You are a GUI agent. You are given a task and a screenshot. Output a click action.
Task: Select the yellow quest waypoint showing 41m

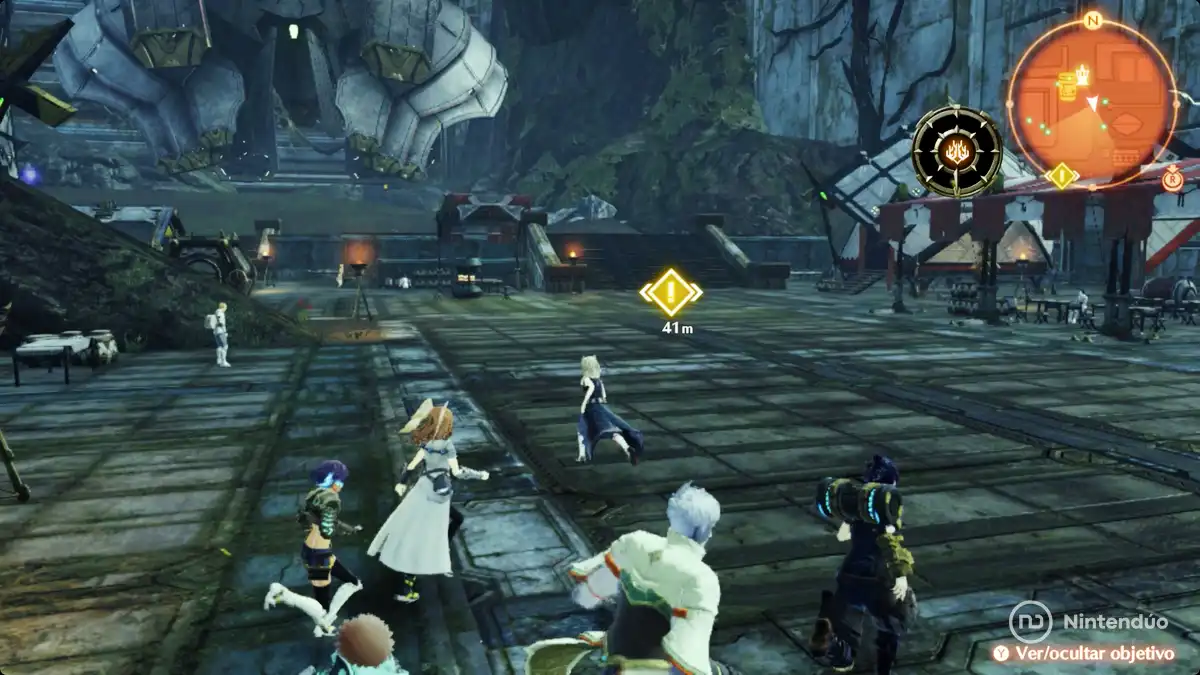click(x=670, y=292)
